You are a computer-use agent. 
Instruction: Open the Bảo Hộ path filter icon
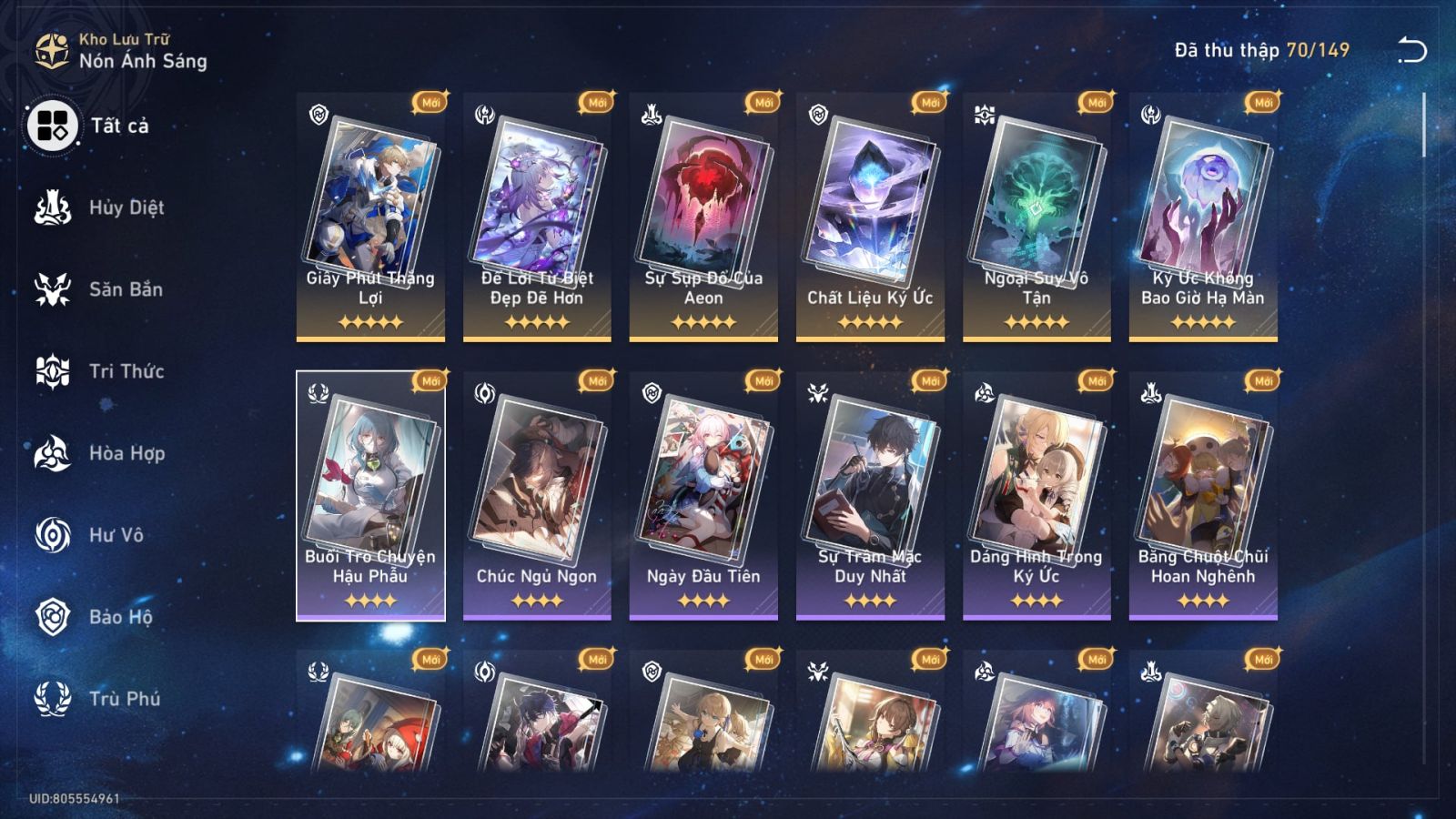coord(53,617)
